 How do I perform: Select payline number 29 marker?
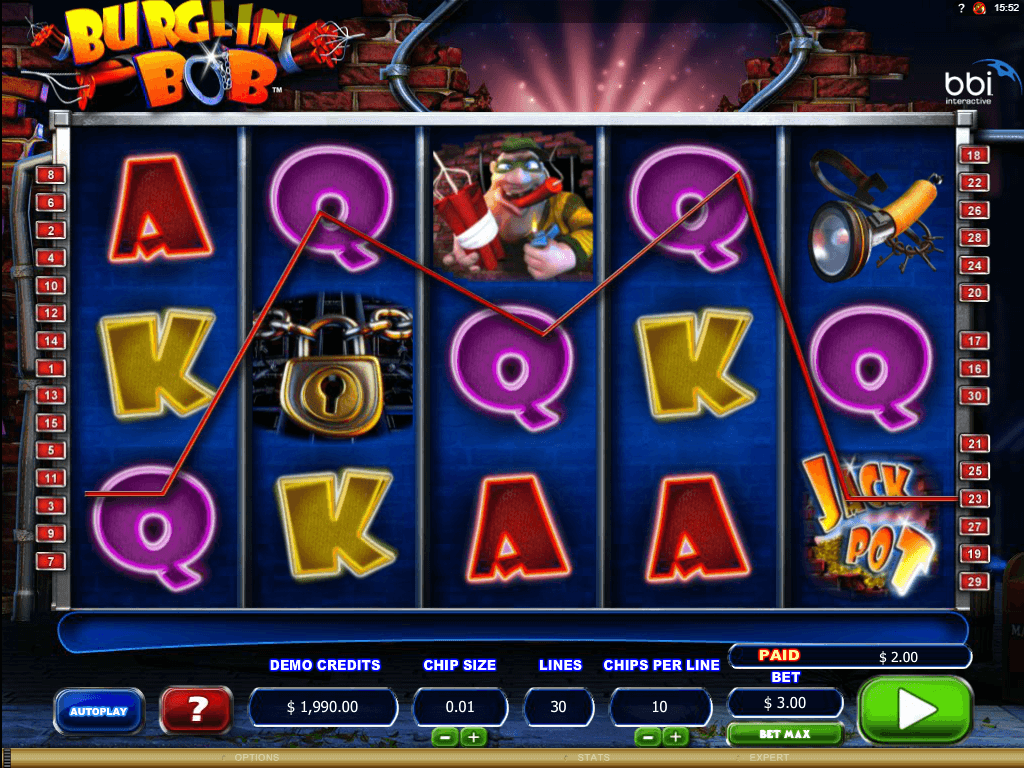click(x=974, y=581)
